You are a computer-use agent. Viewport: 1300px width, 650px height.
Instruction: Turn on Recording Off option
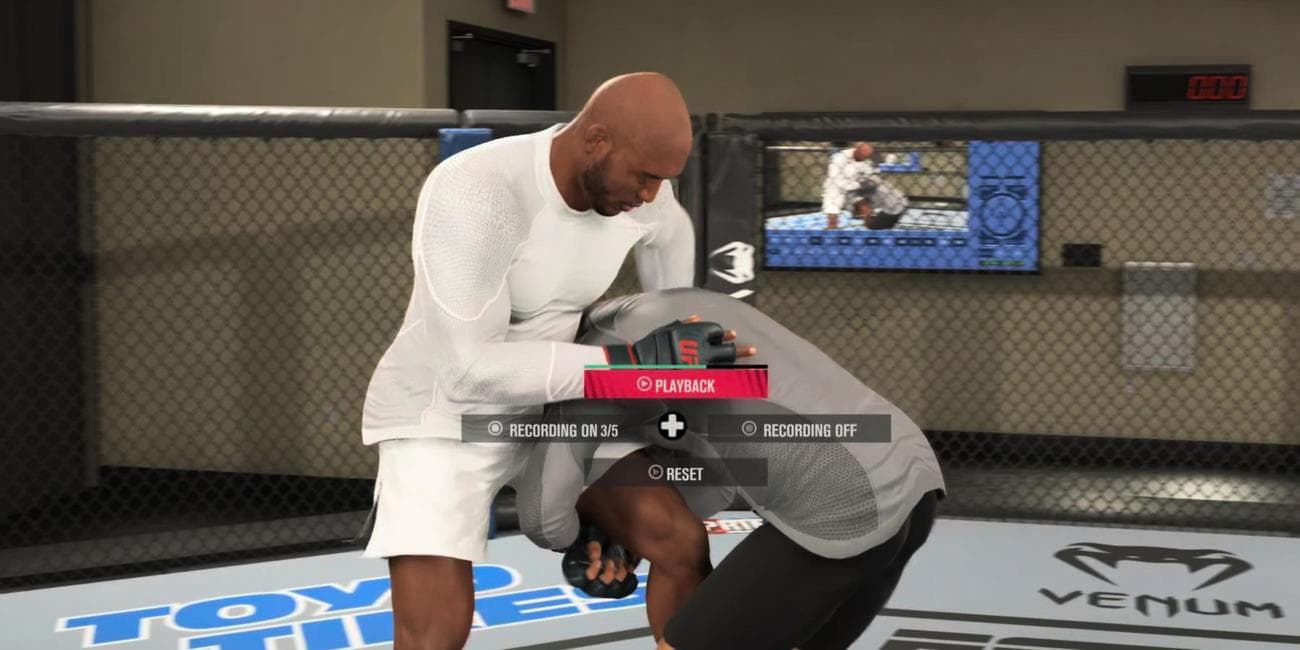click(x=799, y=429)
